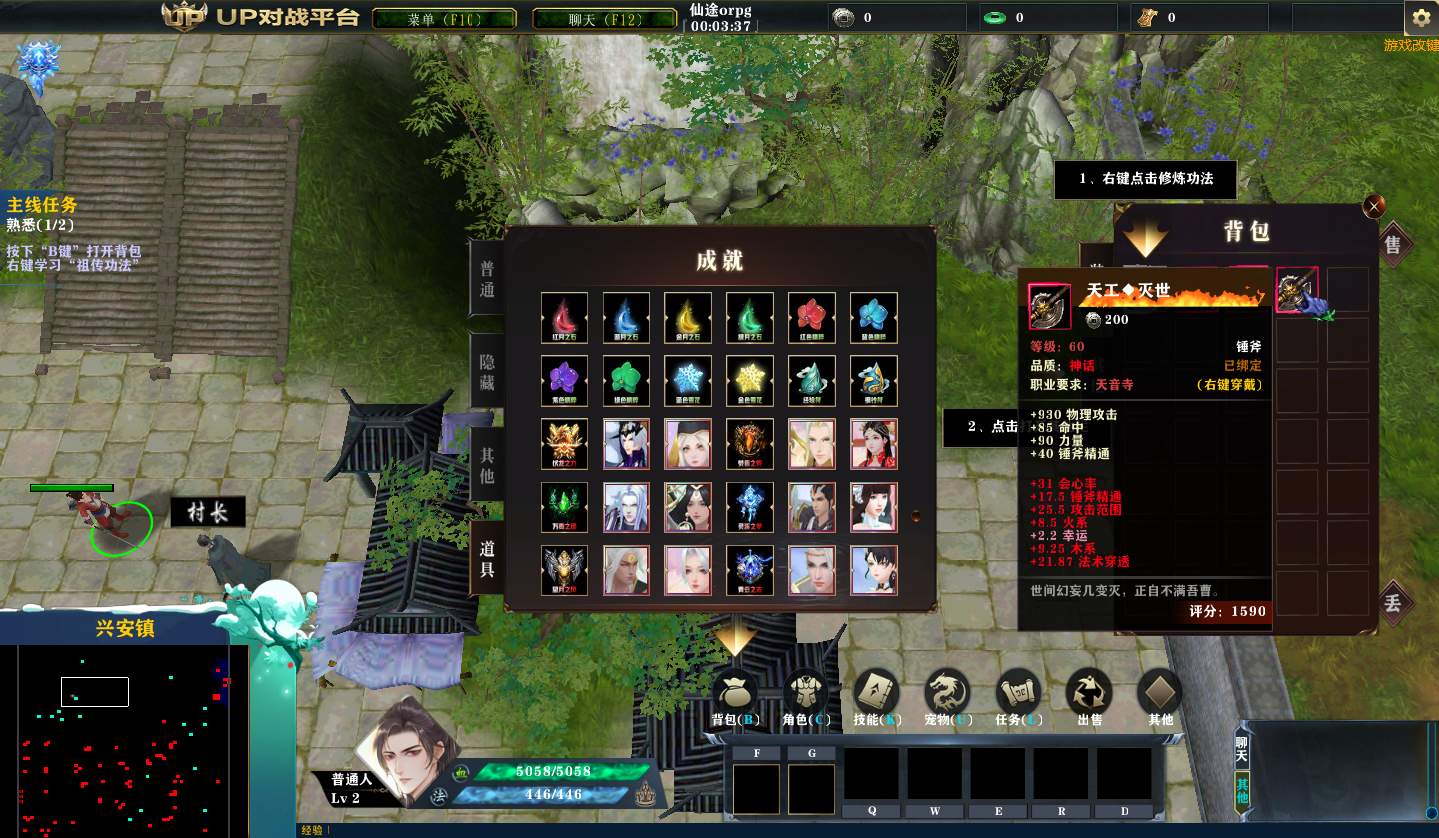
Task: Select the 天工灭世 axe in the bag
Action: (1297, 290)
